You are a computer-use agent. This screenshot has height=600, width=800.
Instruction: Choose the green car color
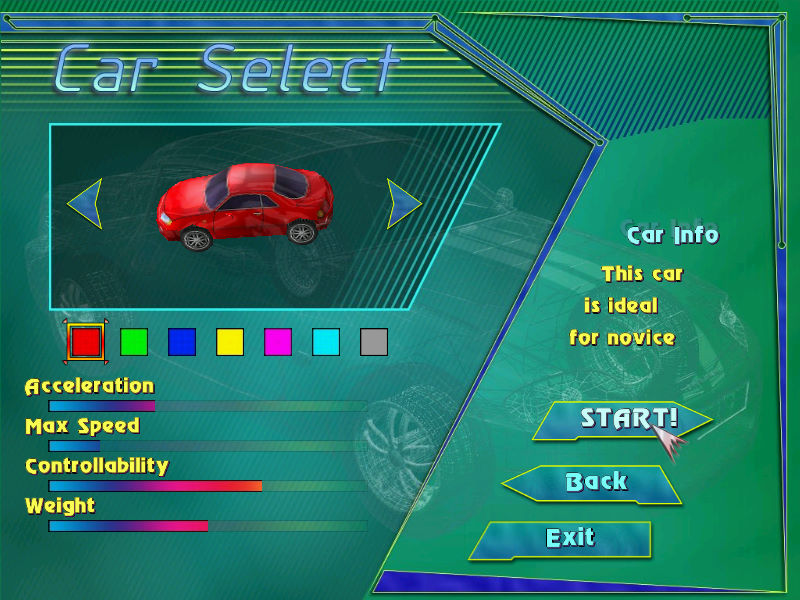[x=134, y=342]
